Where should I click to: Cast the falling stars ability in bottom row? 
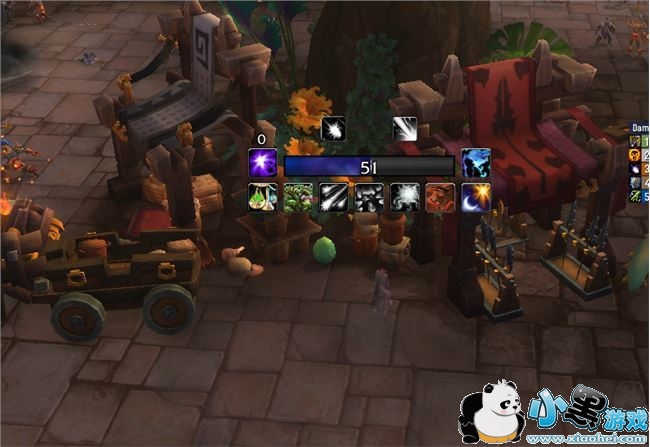[x=333, y=197]
